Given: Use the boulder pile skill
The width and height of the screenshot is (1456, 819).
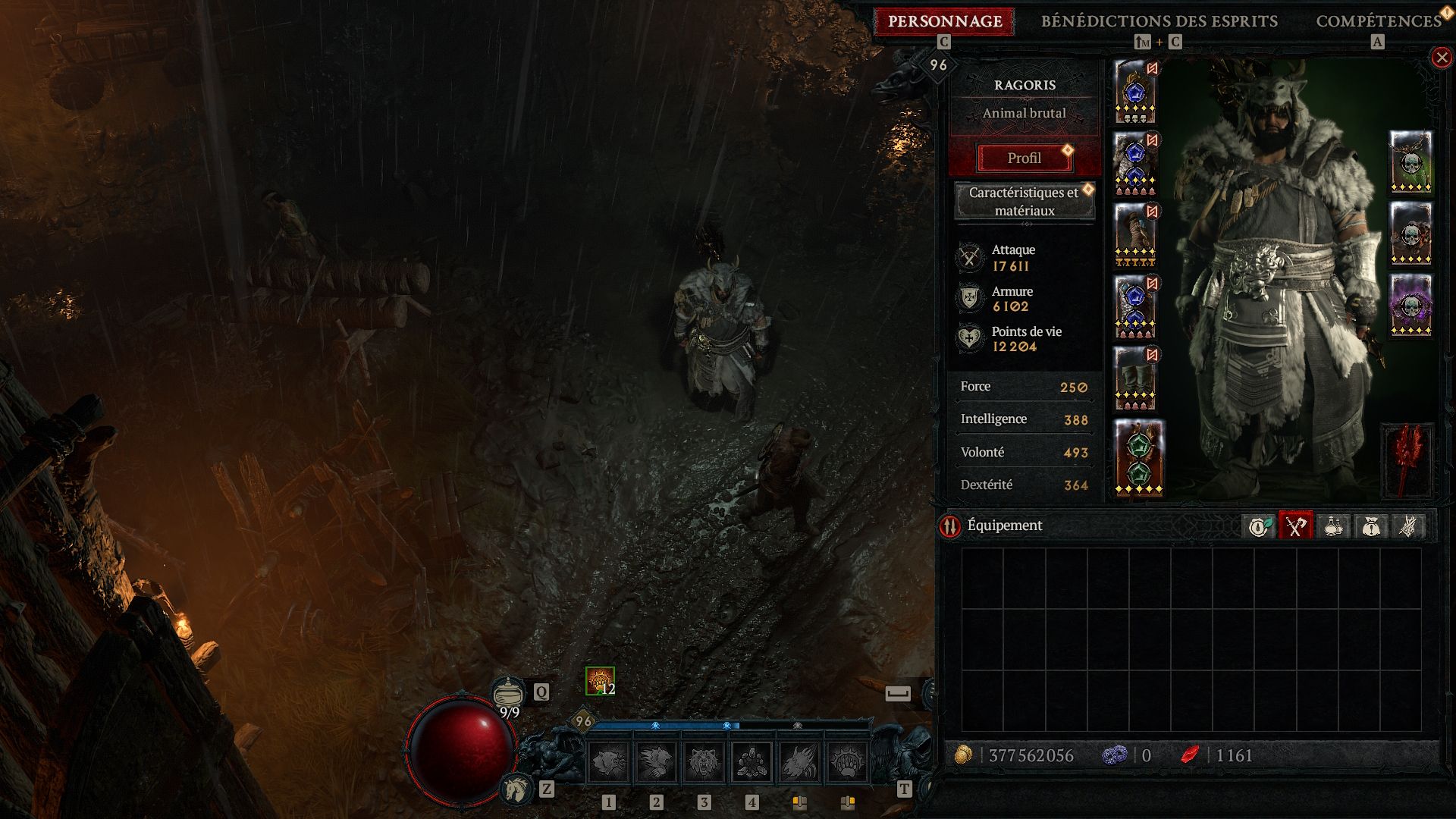Looking at the screenshot, I should click(752, 761).
